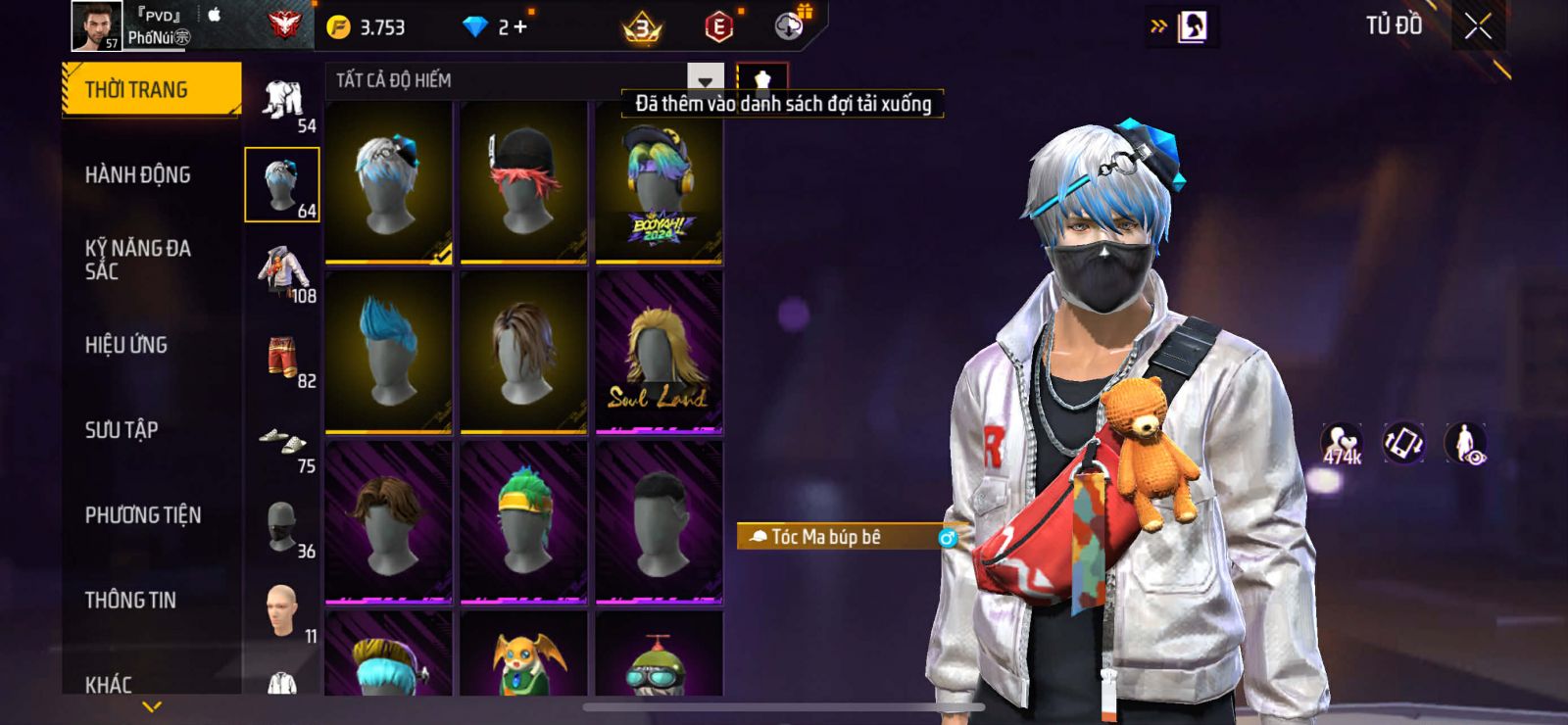Show the PHƯƠNG TIỆN category
Image resolution: width=1568 pixels, height=725 pixels.
pyautogui.click(x=142, y=515)
